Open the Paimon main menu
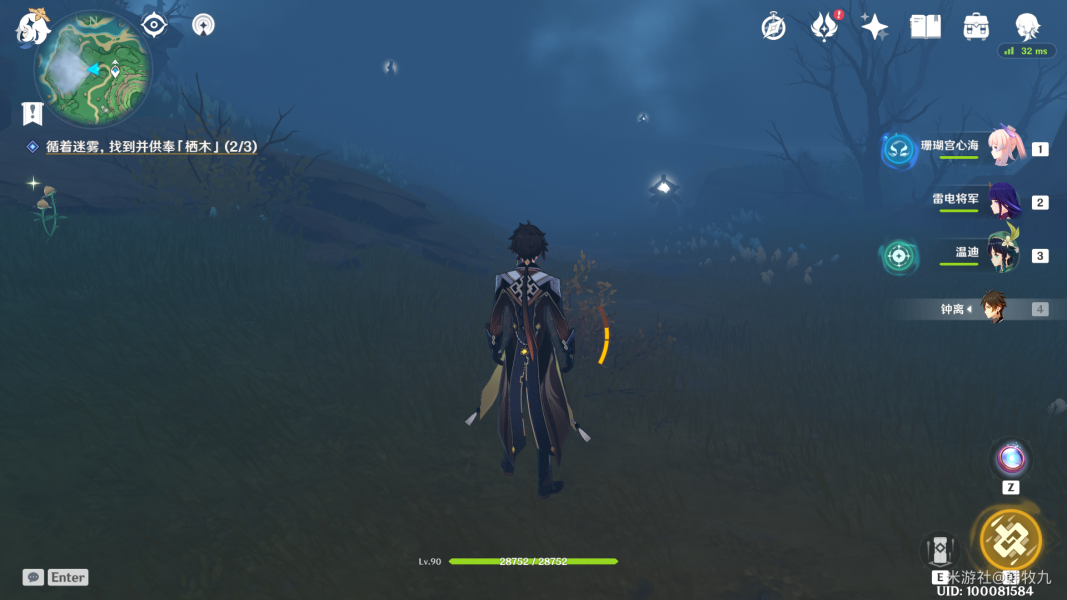Image resolution: width=1067 pixels, height=600 pixels. coord(32,27)
